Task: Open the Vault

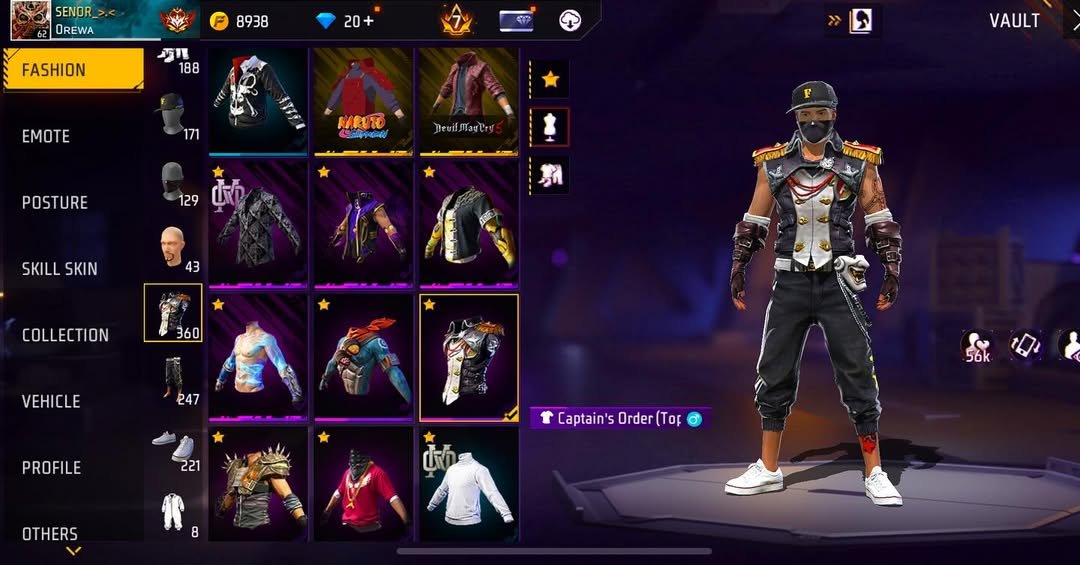Action: [x=1014, y=21]
